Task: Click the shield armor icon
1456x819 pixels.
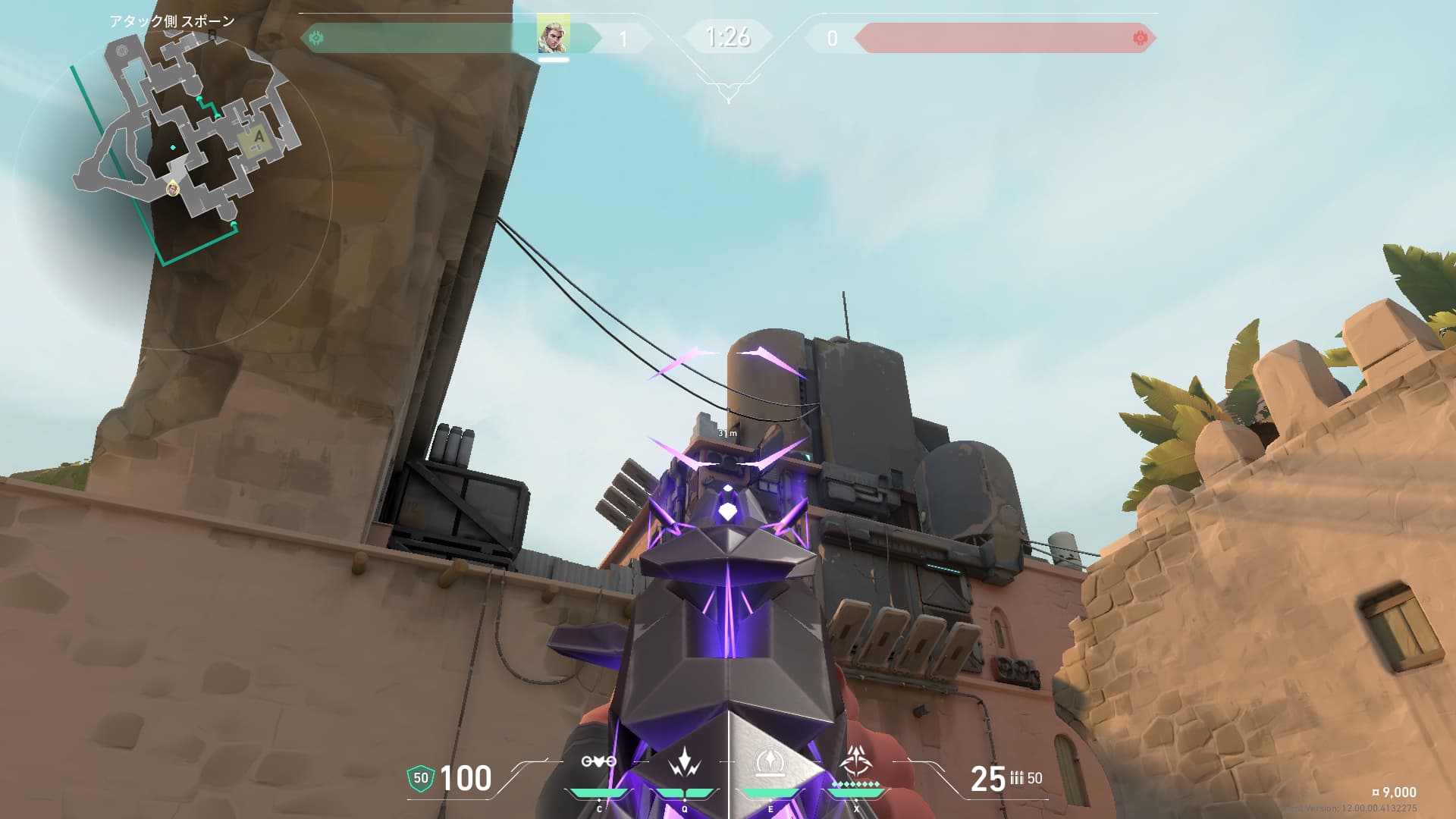Action: [x=421, y=778]
